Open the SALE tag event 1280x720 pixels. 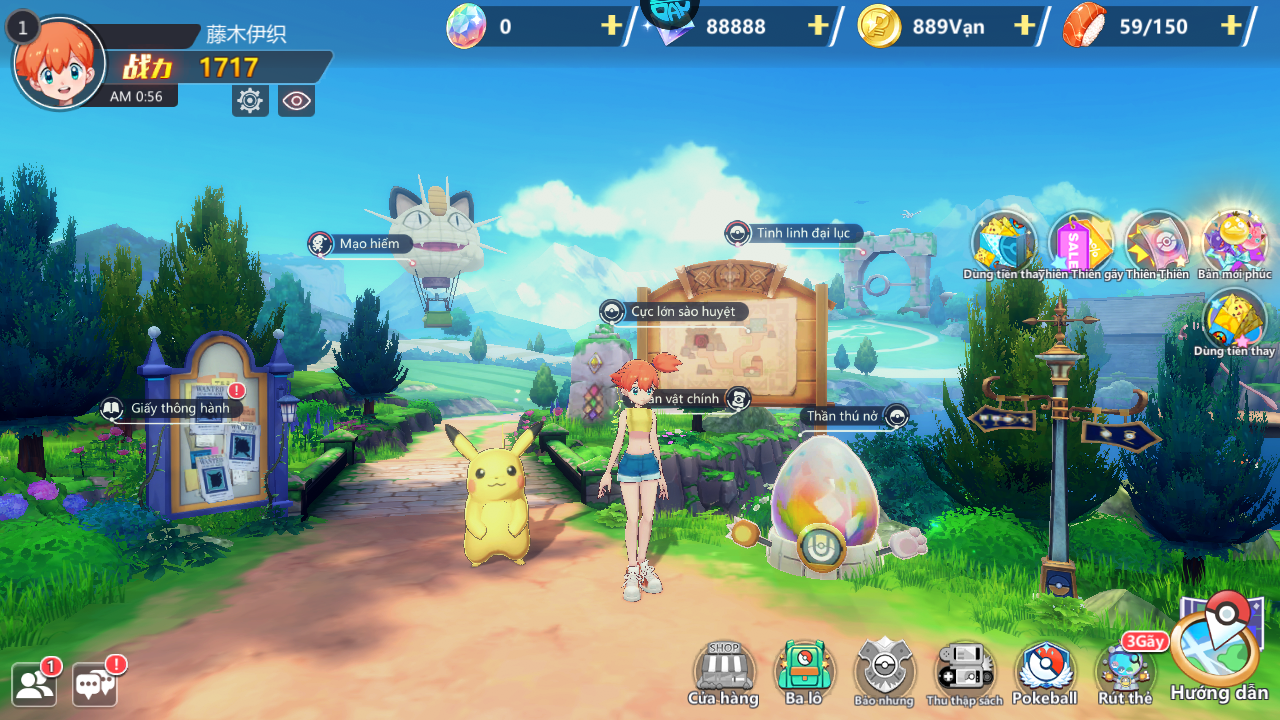1080,244
